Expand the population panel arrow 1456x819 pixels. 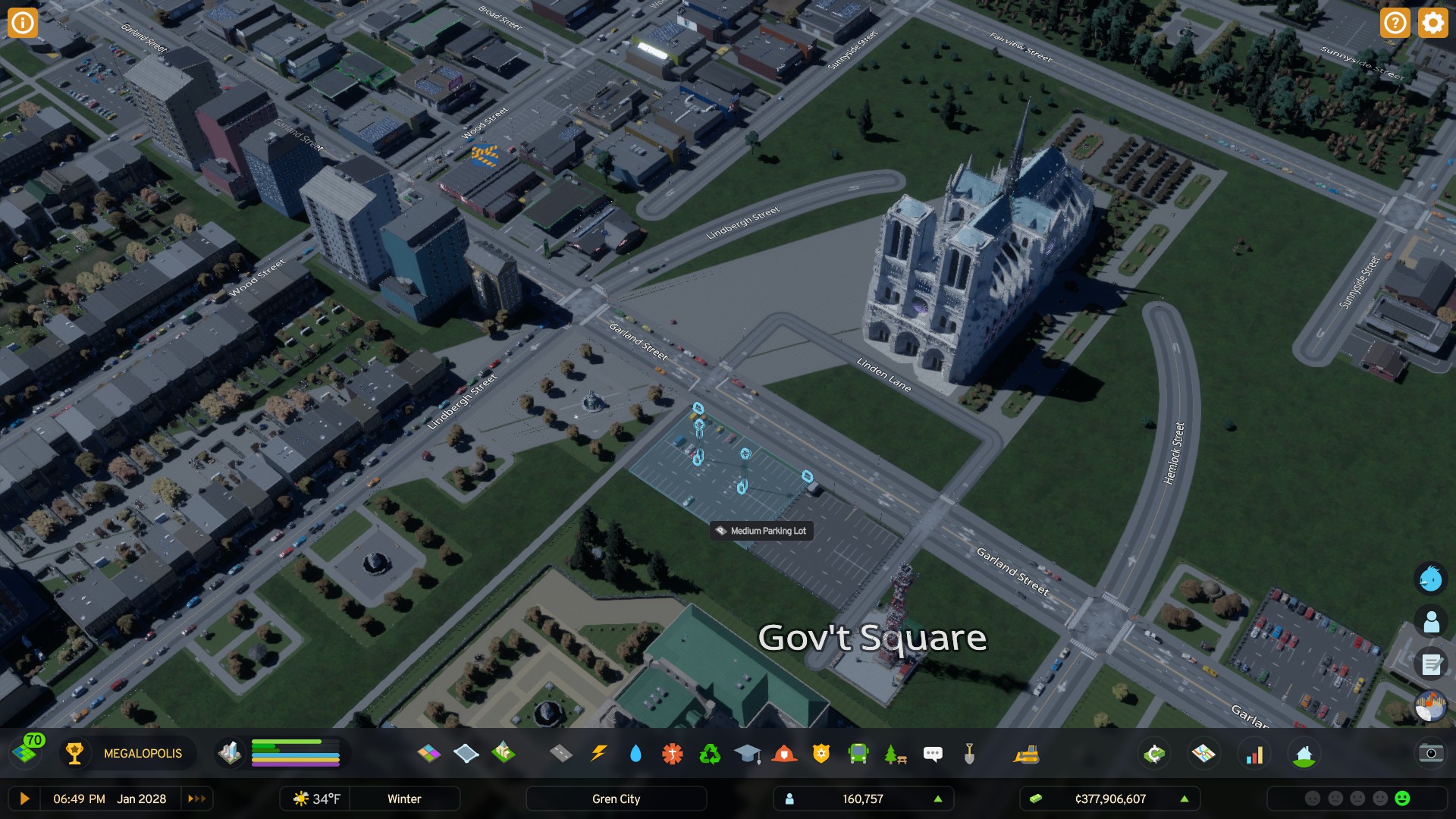point(938,799)
